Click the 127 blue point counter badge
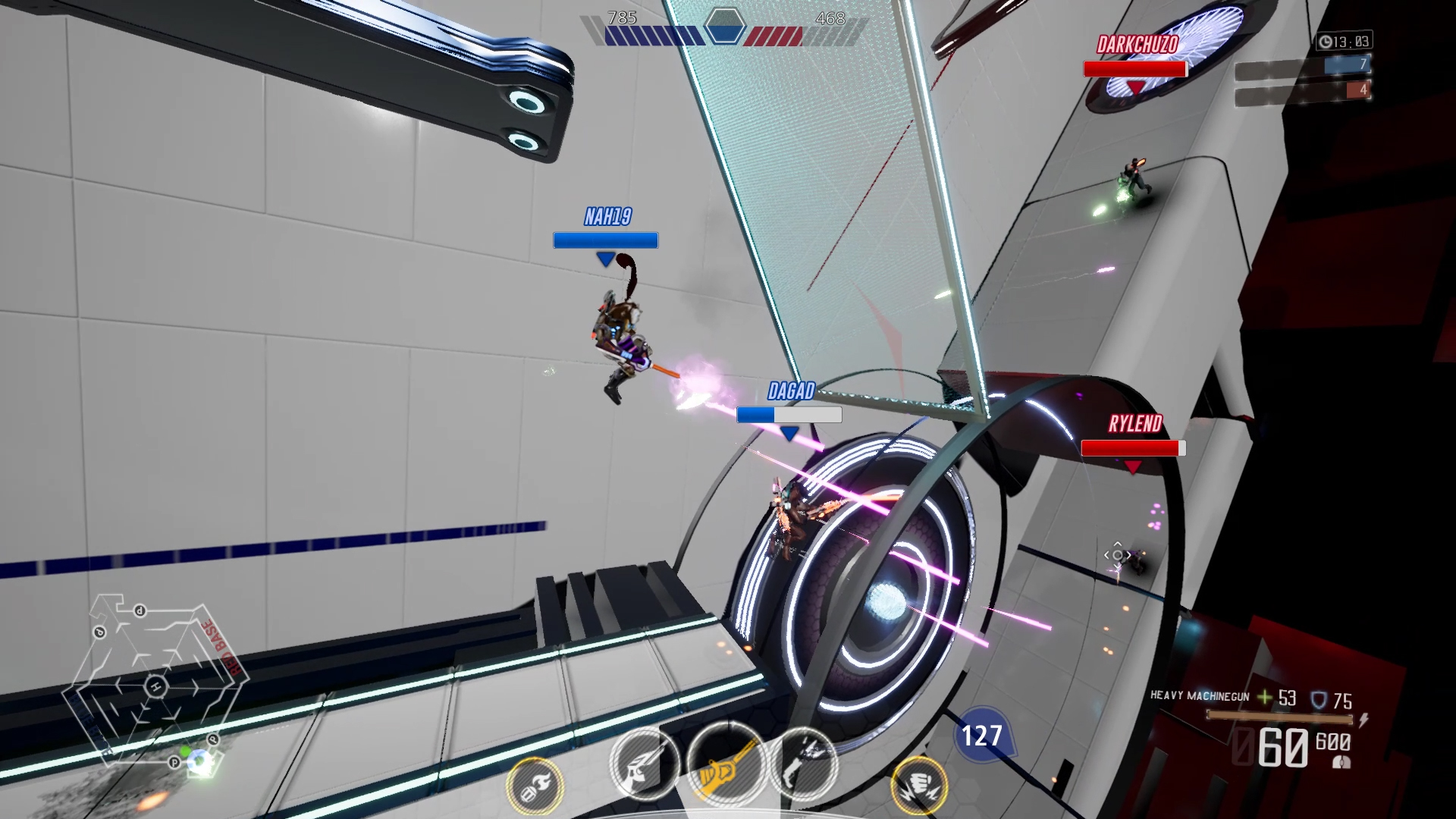 (x=981, y=733)
